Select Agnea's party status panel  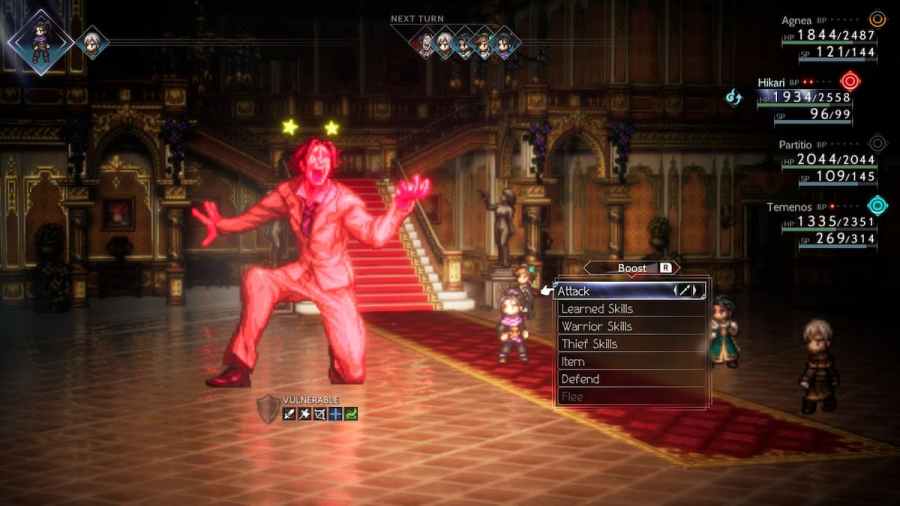pos(826,36)
